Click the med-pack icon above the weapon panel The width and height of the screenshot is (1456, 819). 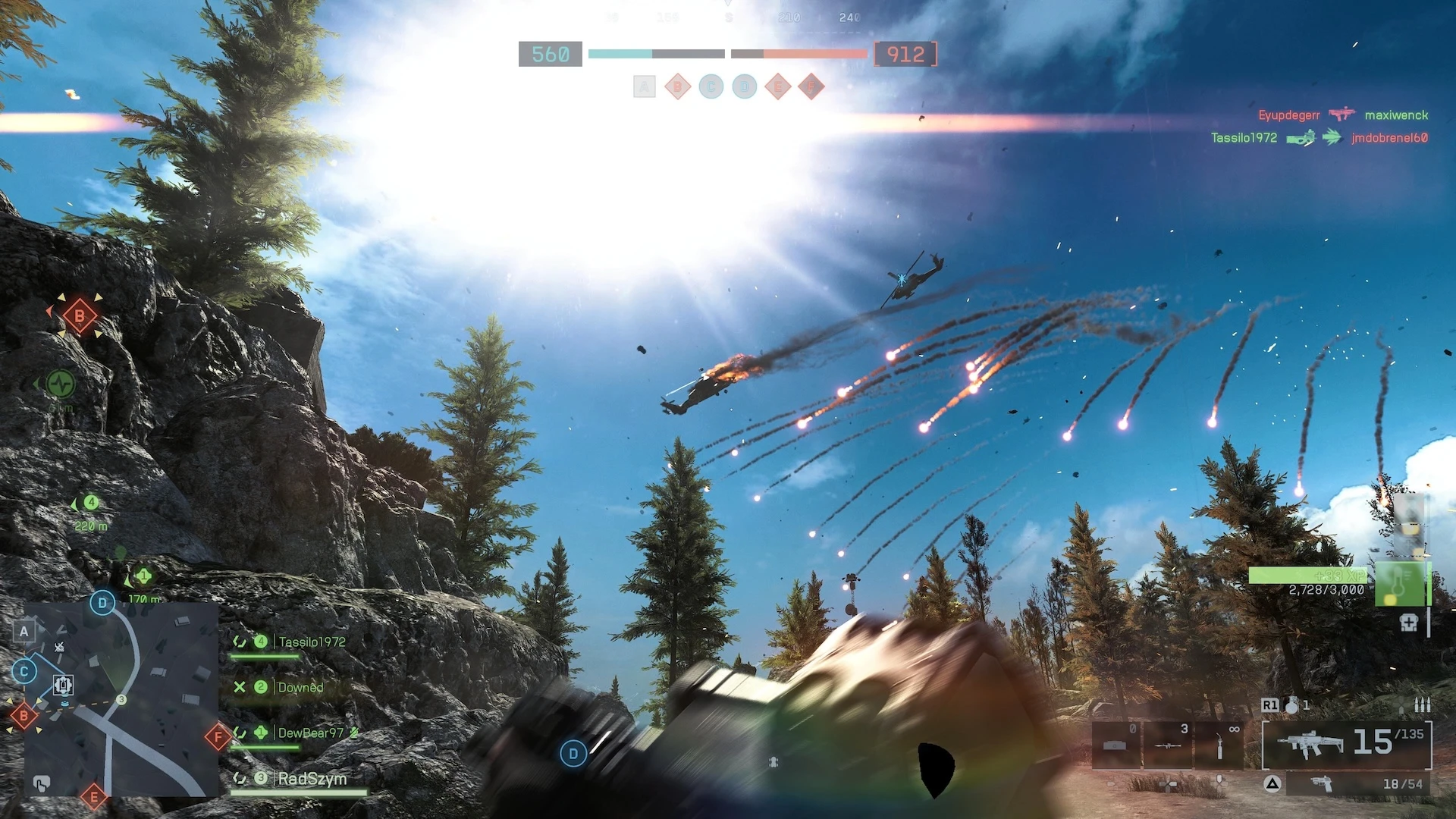1408,623
